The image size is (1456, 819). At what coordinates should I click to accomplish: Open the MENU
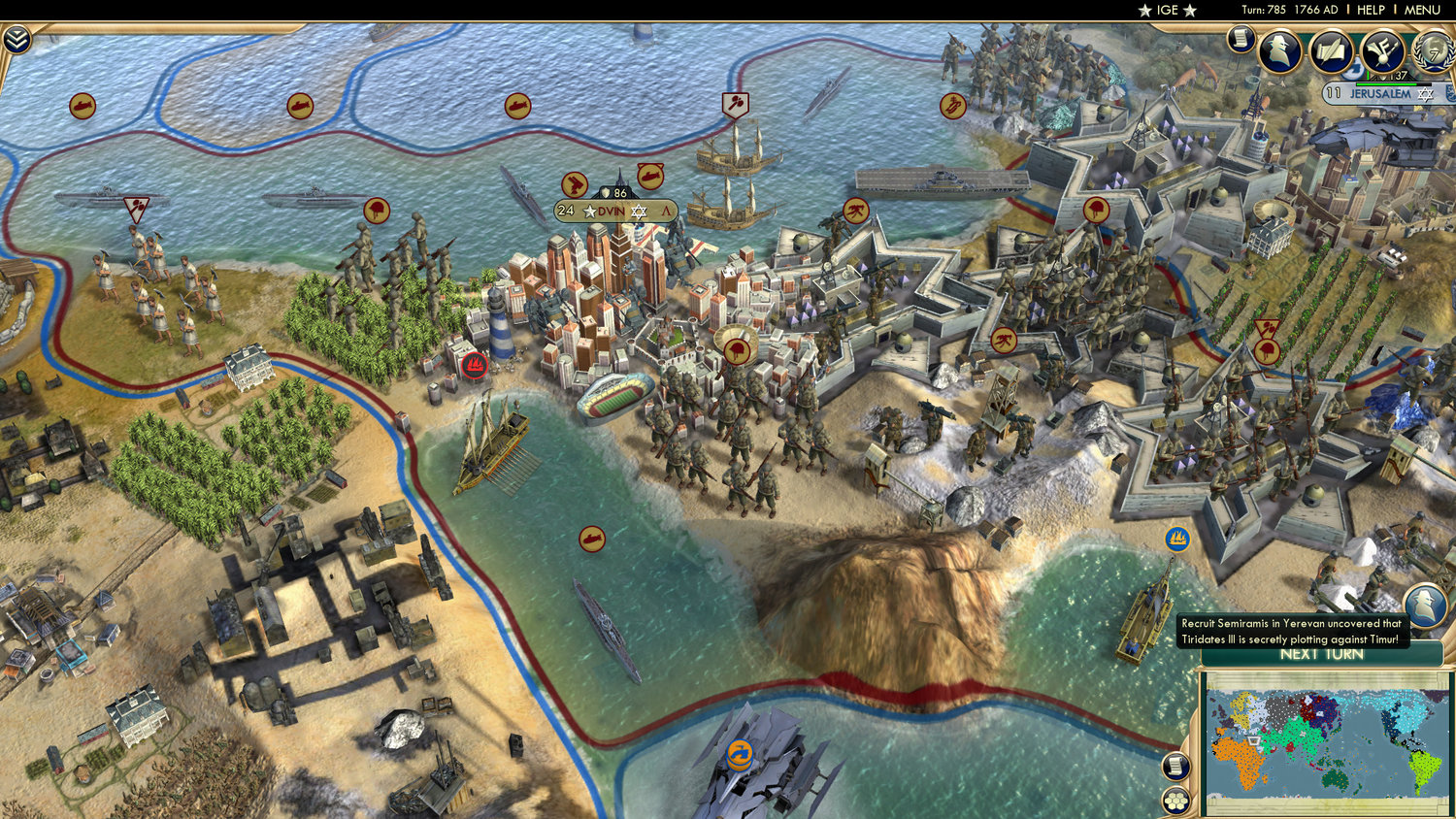[1423, 10]
